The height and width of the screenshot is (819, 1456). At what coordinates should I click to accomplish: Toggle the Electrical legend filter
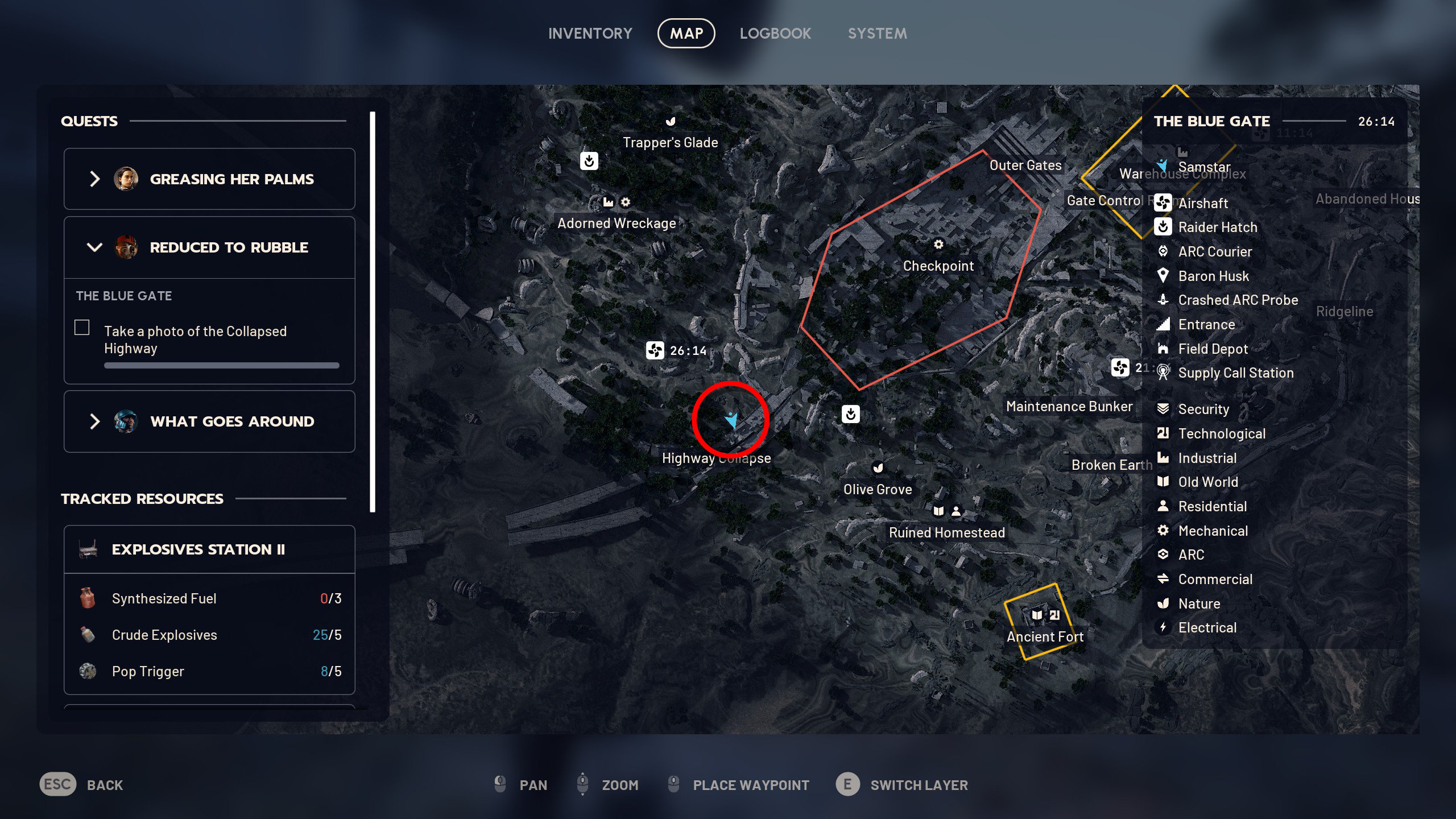(x=1207, y=627)
